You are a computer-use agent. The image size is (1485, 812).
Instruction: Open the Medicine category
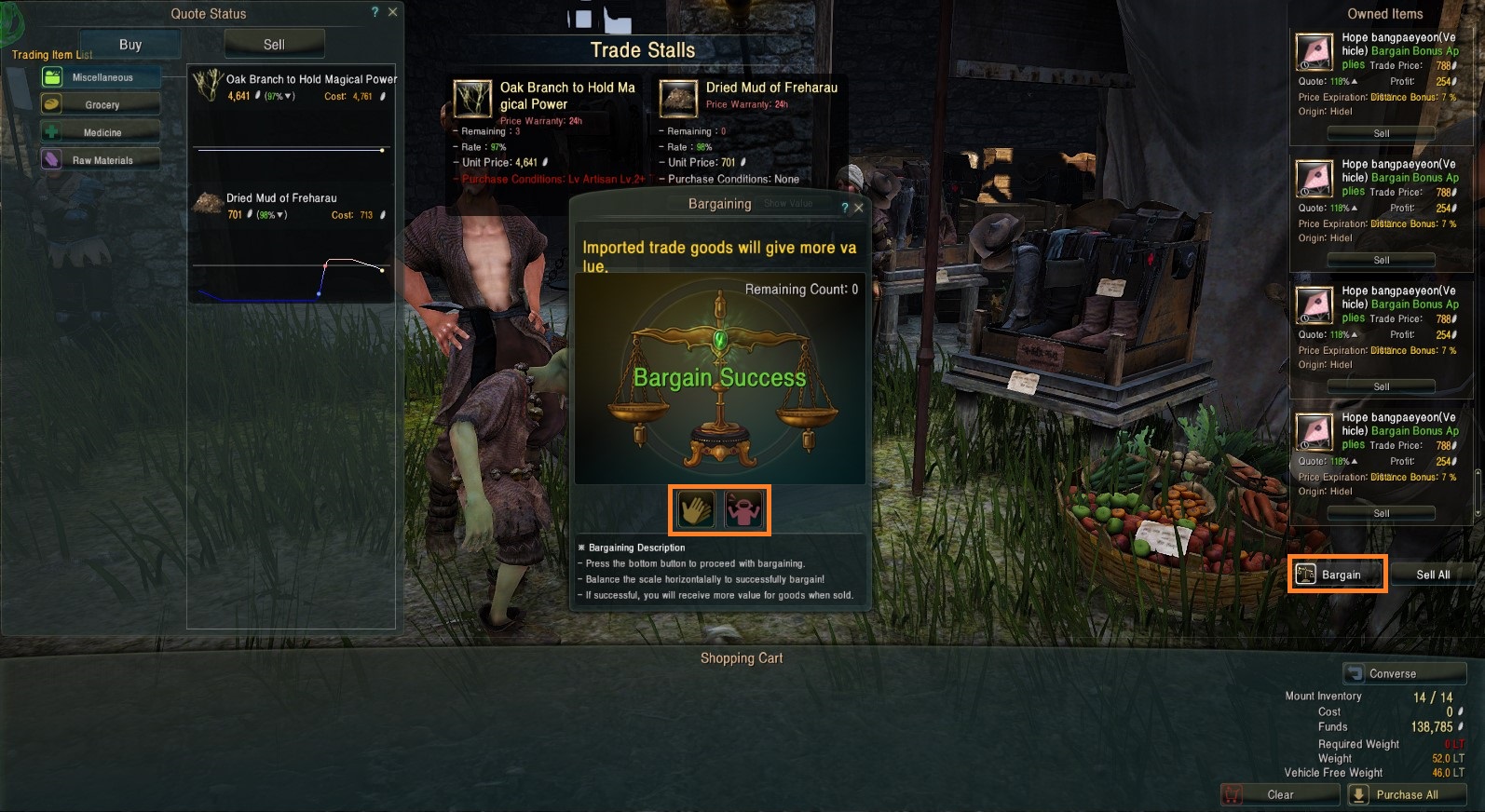tap(102, 132)
